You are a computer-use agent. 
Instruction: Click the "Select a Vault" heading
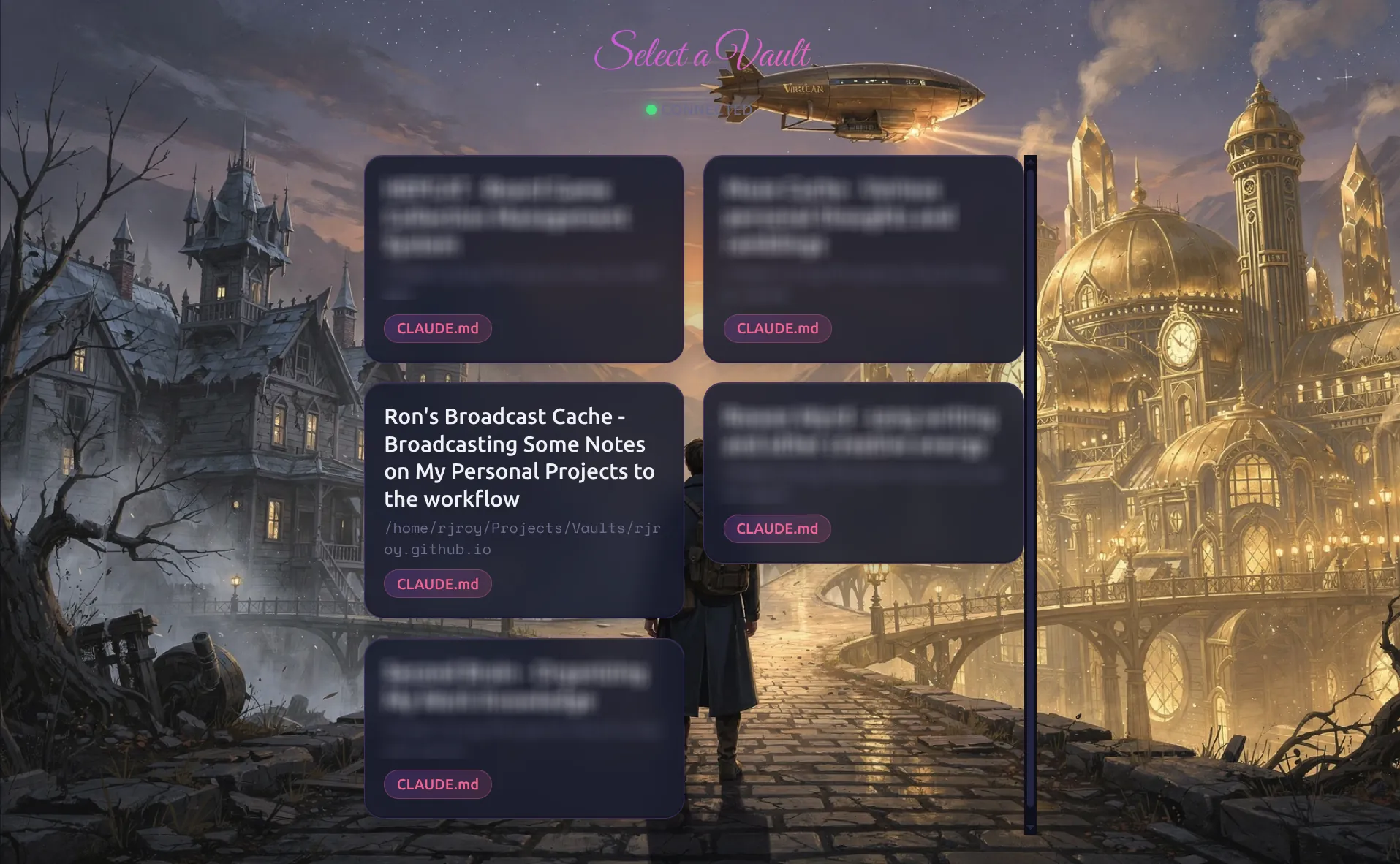click(703, 51)
